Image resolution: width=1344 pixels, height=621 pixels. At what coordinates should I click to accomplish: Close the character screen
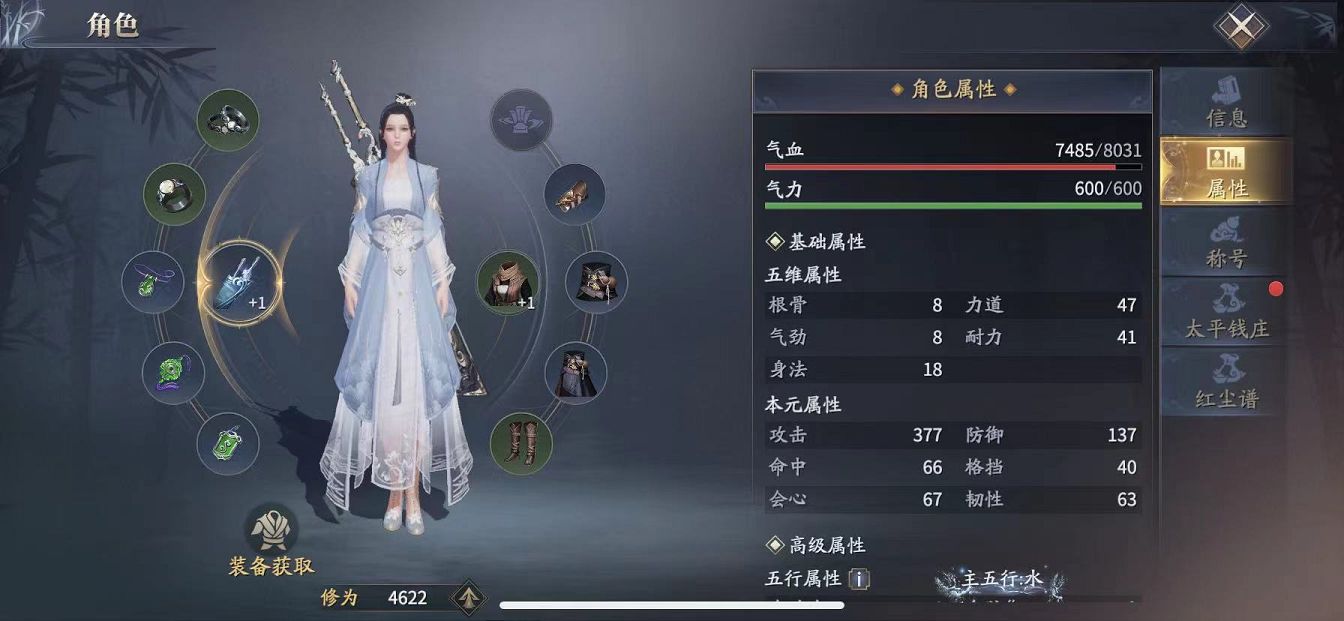click(x=1240, y=28)
